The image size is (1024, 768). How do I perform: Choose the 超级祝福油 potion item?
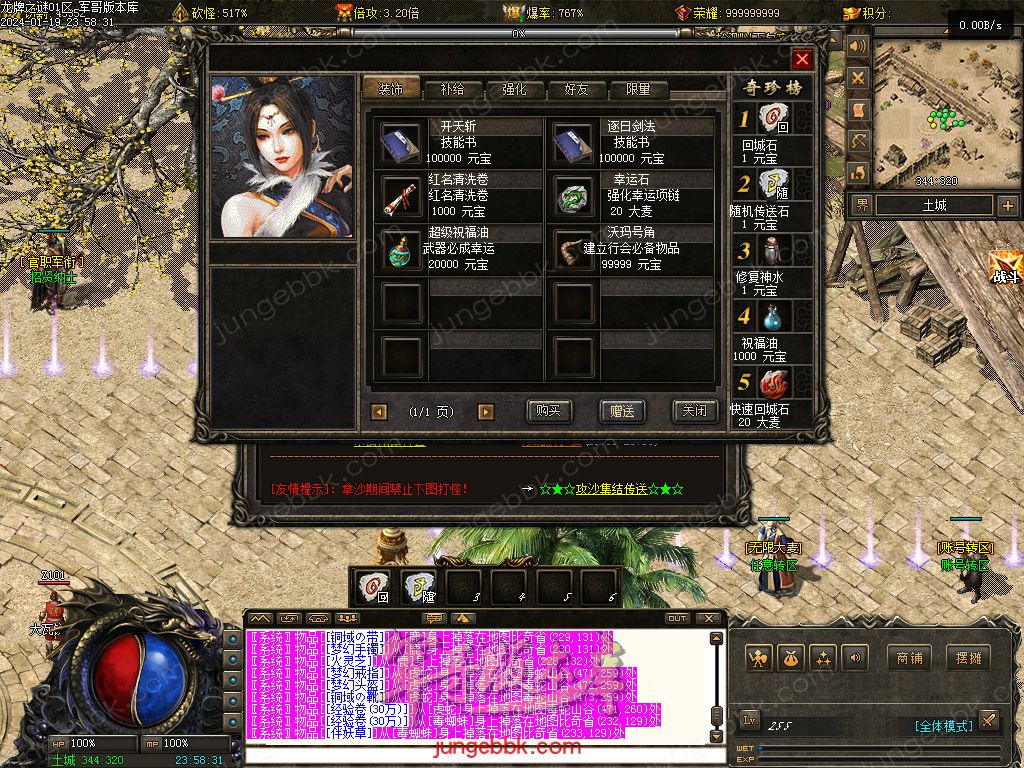[x=401, y=249]
